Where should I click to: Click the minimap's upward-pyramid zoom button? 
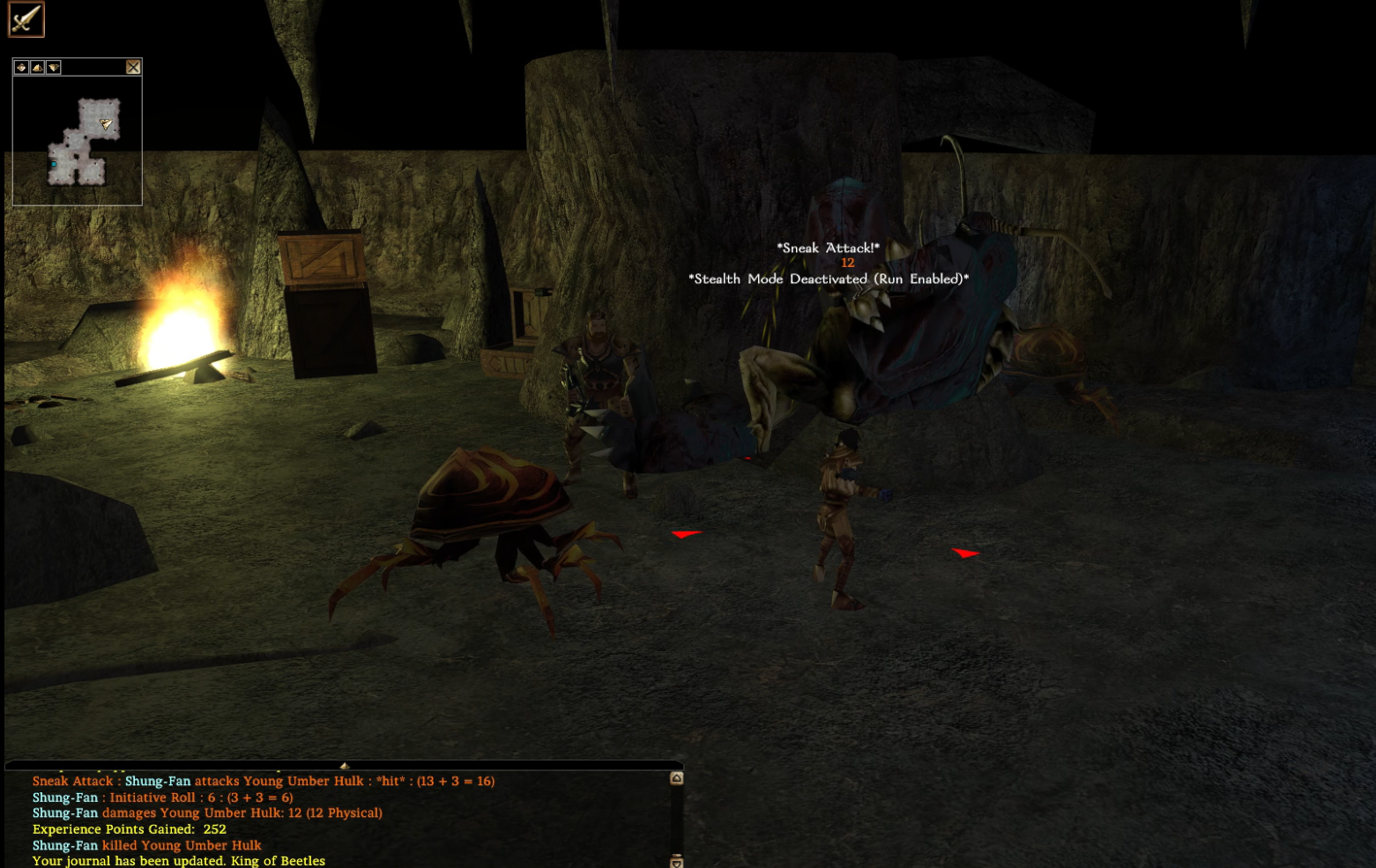(37, 67)
